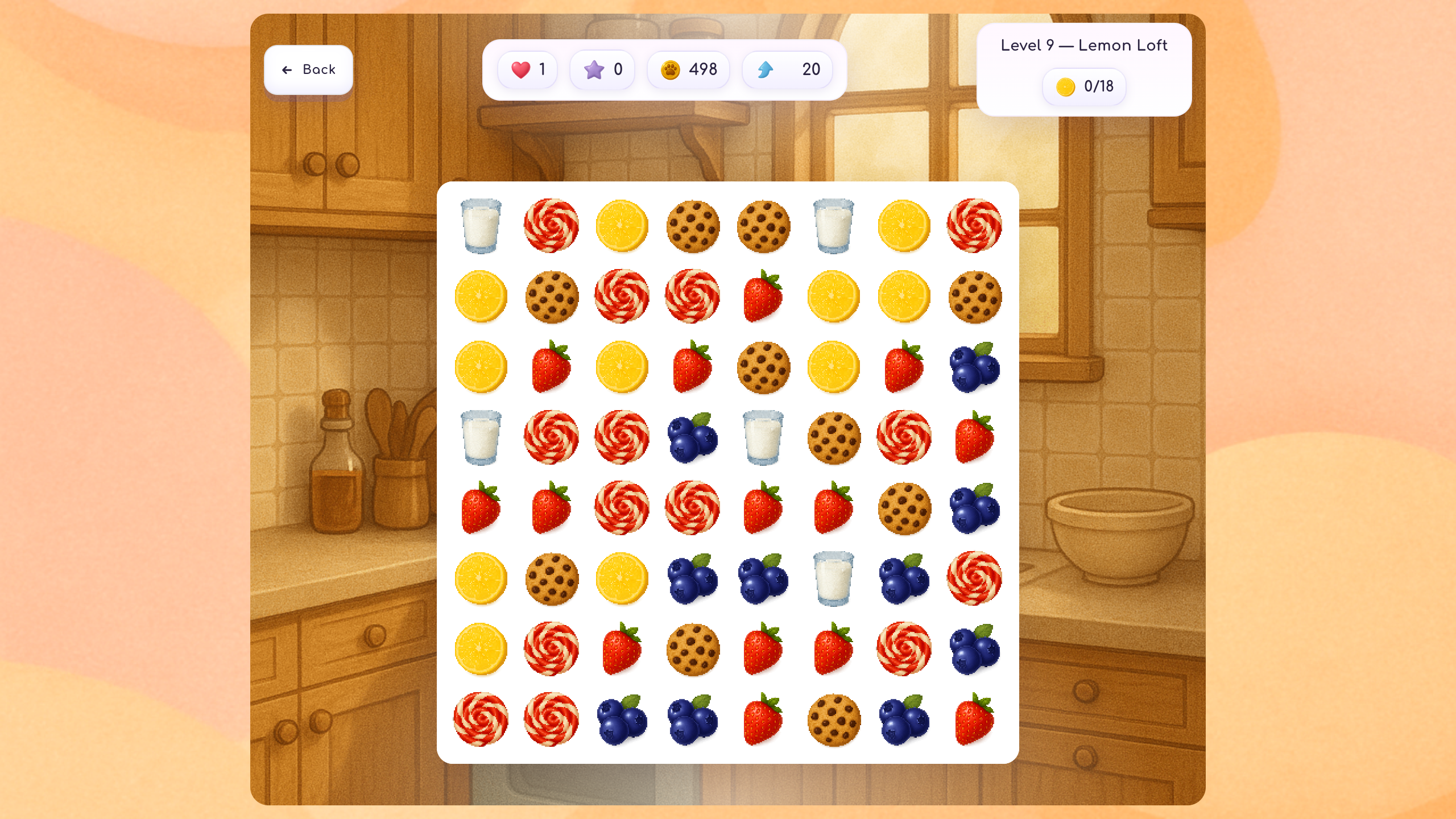Screen dimensions: 1456x819
Task: Select the moves counter showing 20
Action: [x=787, y=69]
